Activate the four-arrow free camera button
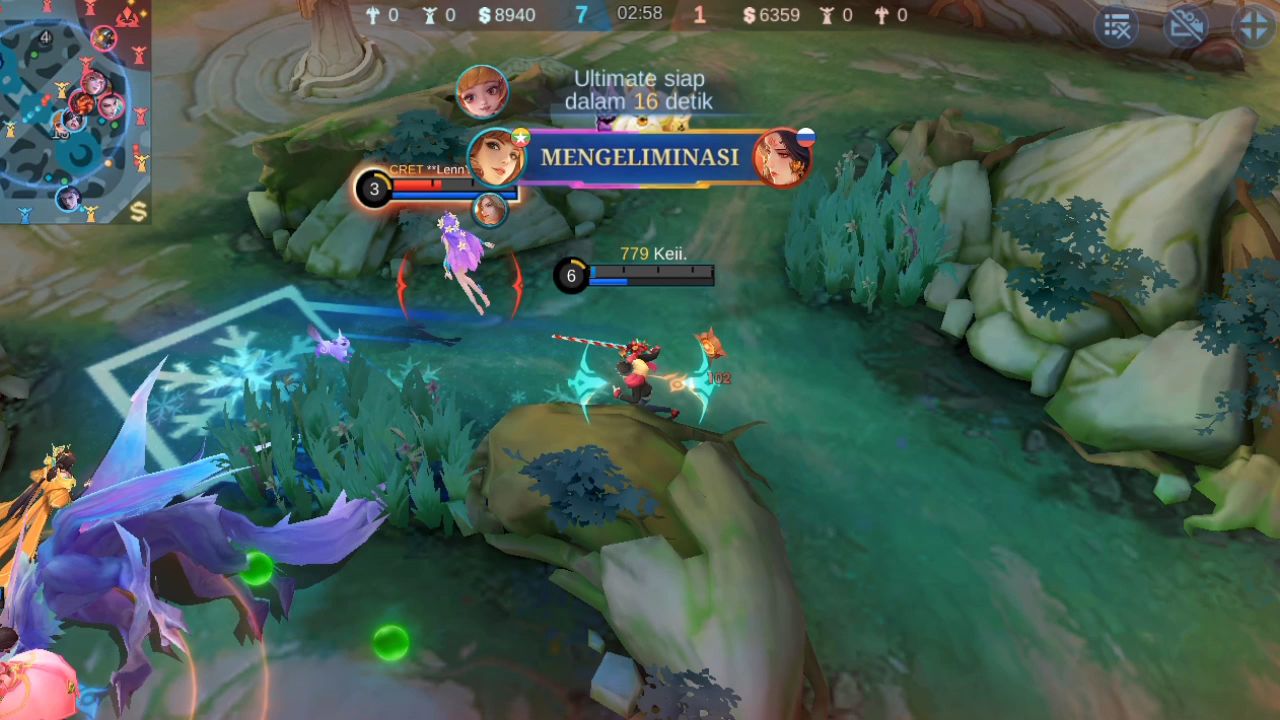Image resolution: width=1280 pixels, height=720 pixels. coord(1253,27)
